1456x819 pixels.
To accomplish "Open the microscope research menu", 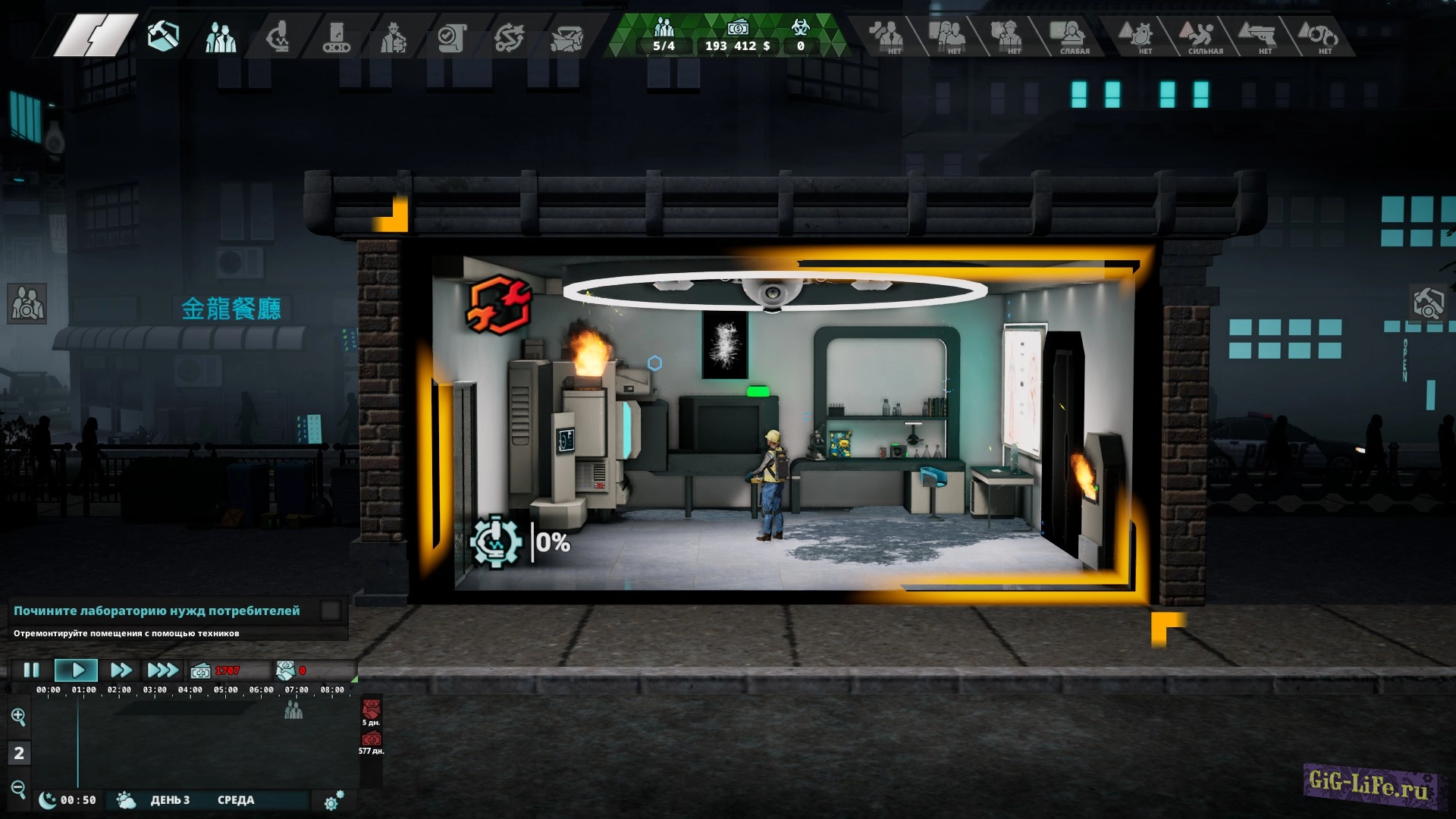I will (x=278, y=36).
